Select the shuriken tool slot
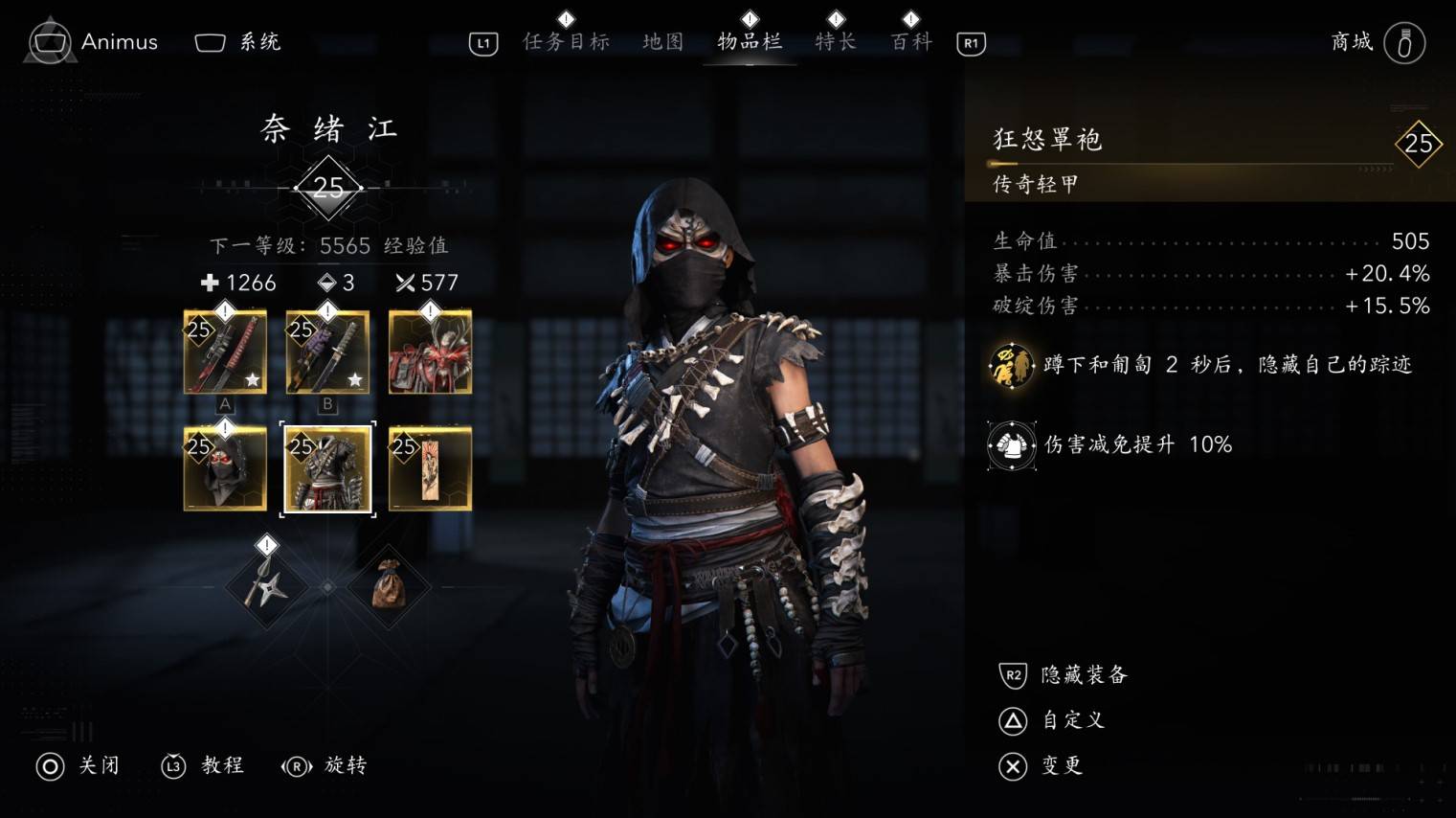This screenshot has width=1456, height=818. point(265,586)
